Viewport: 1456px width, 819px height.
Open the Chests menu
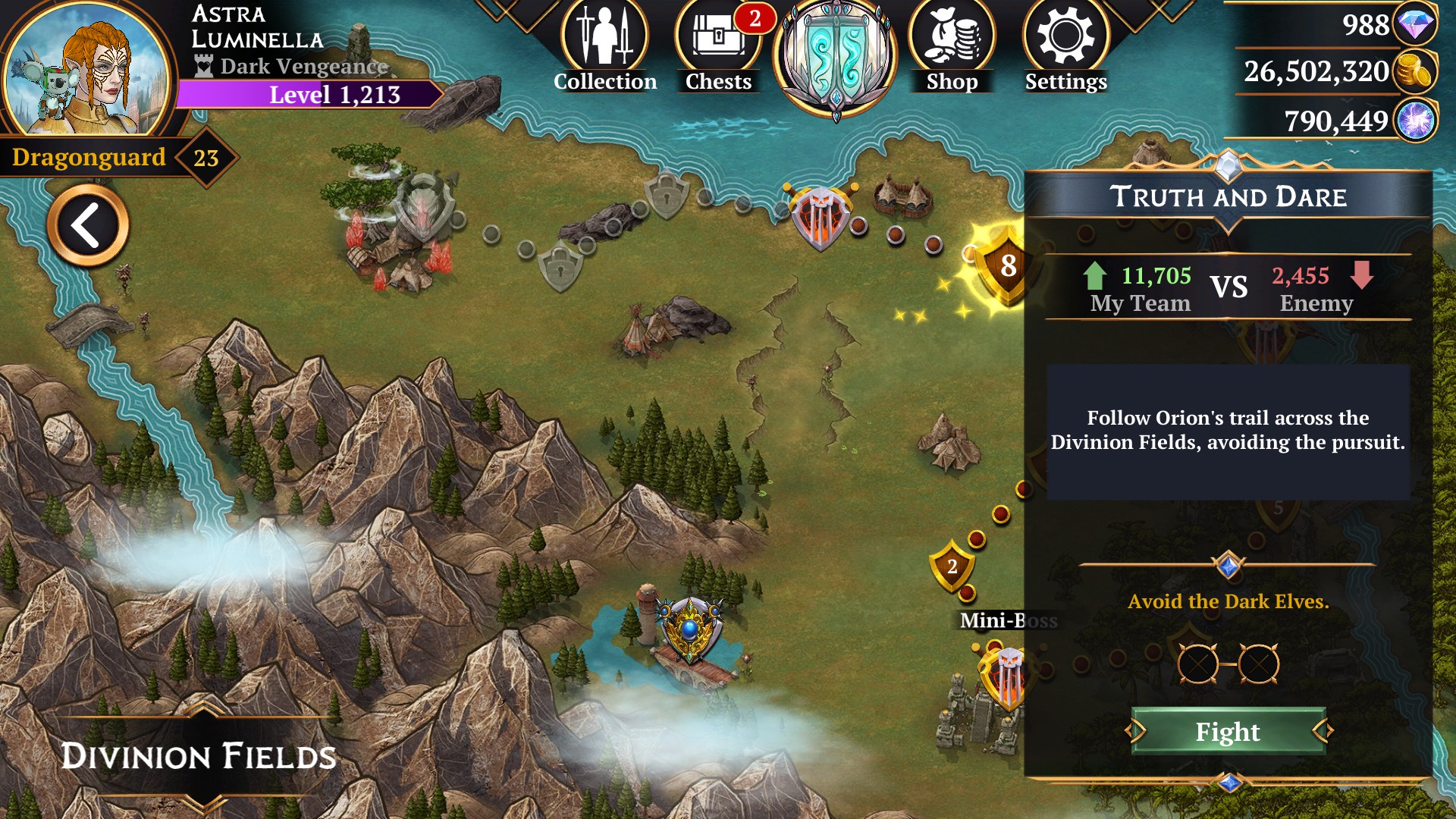[717, 47]
